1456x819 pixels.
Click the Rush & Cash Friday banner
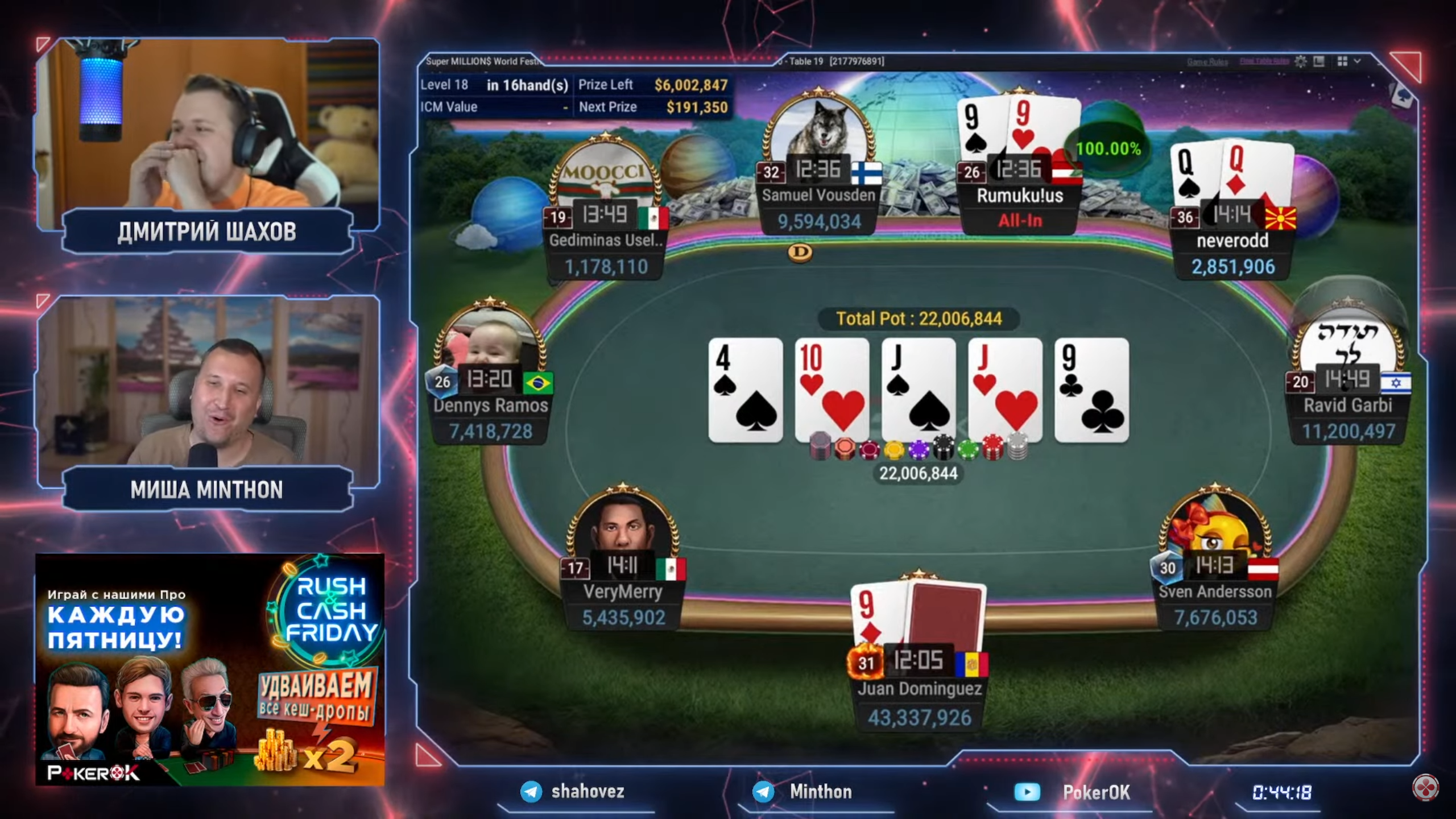209,669
